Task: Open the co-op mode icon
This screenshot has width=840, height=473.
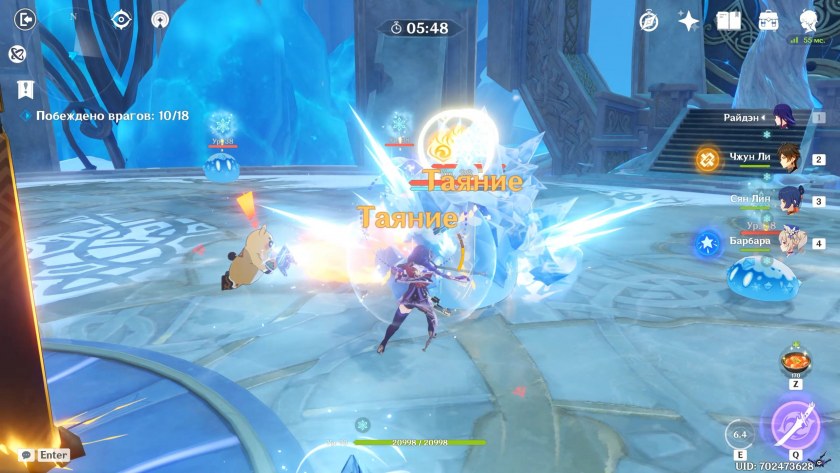Action: [x=160, y=19]
